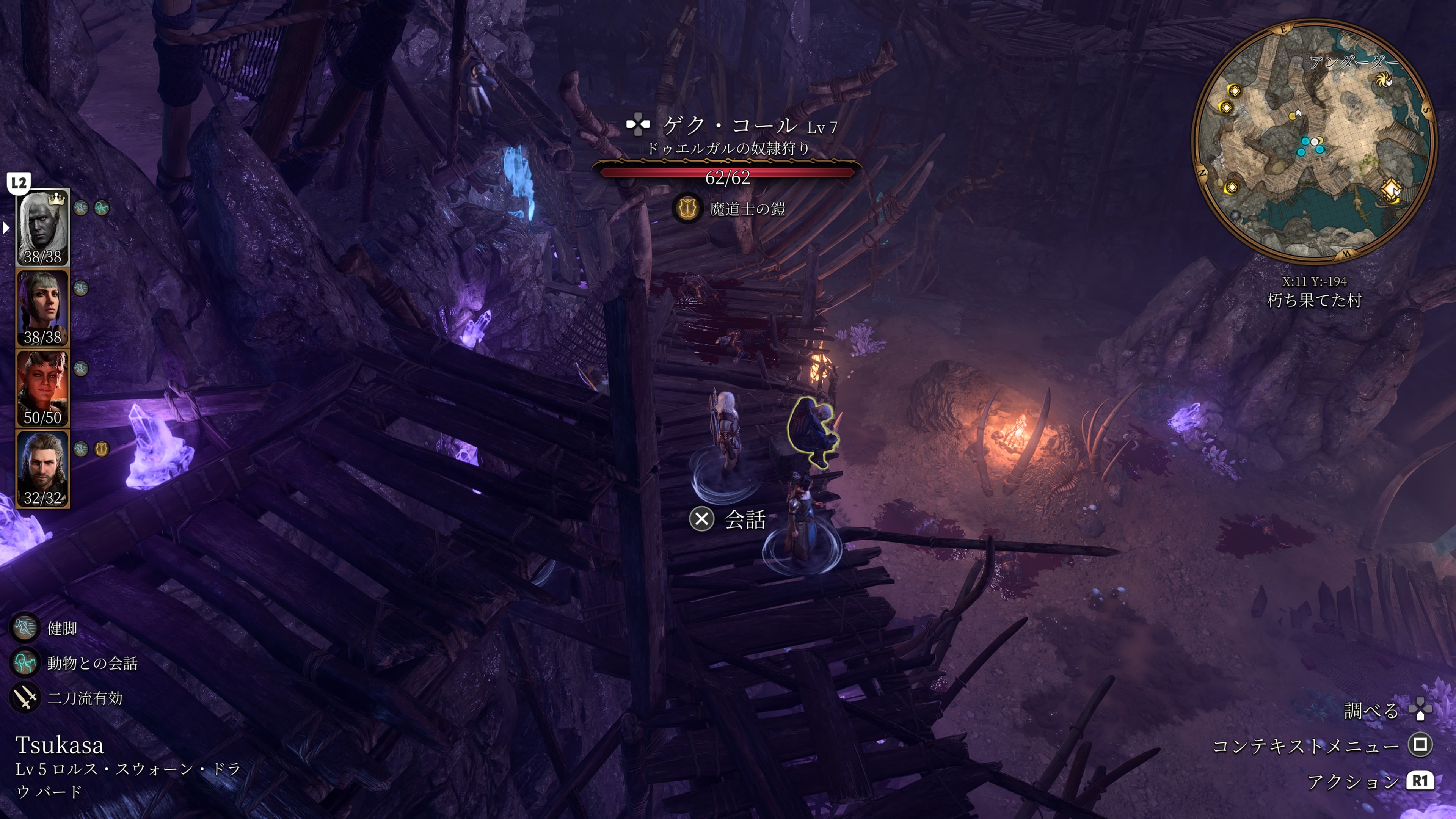Click the 二刀流有効 crossed swords icon
Screen dimensions: 1456x819
25,698
